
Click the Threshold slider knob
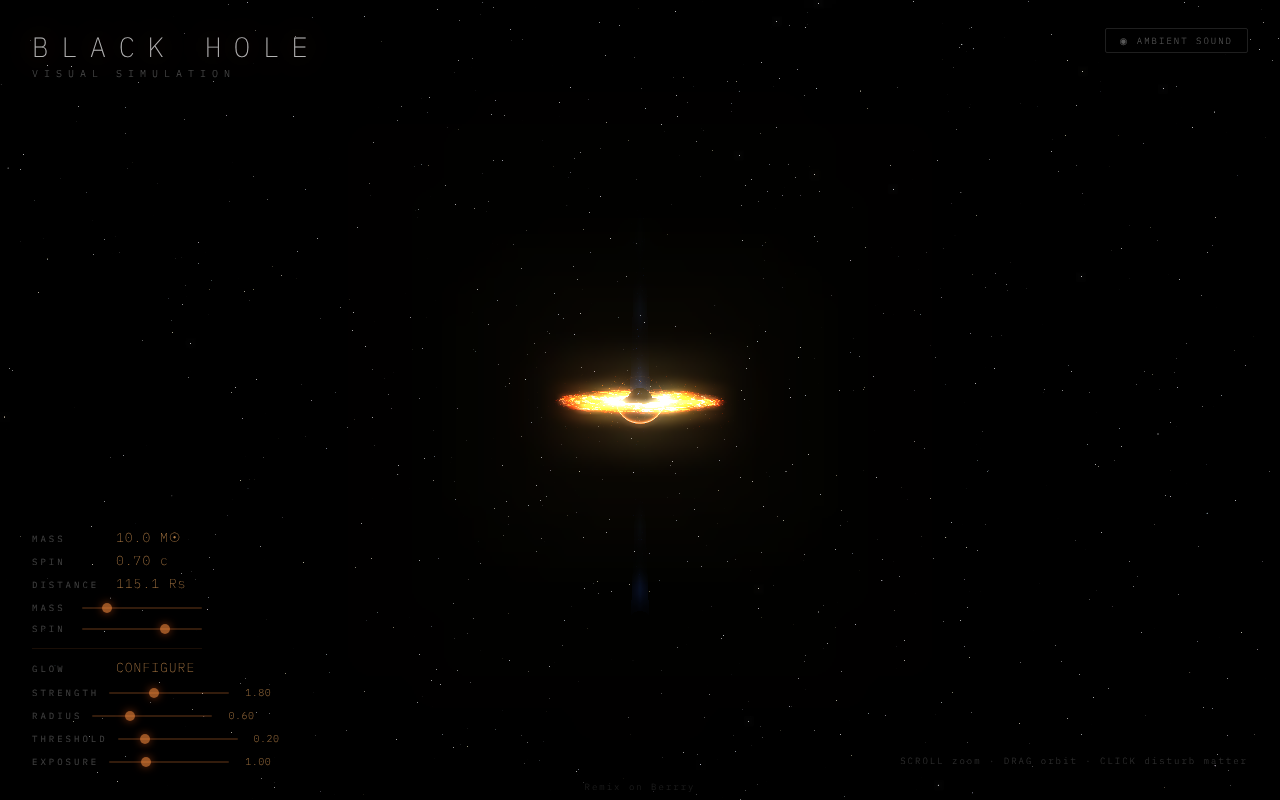144,738
